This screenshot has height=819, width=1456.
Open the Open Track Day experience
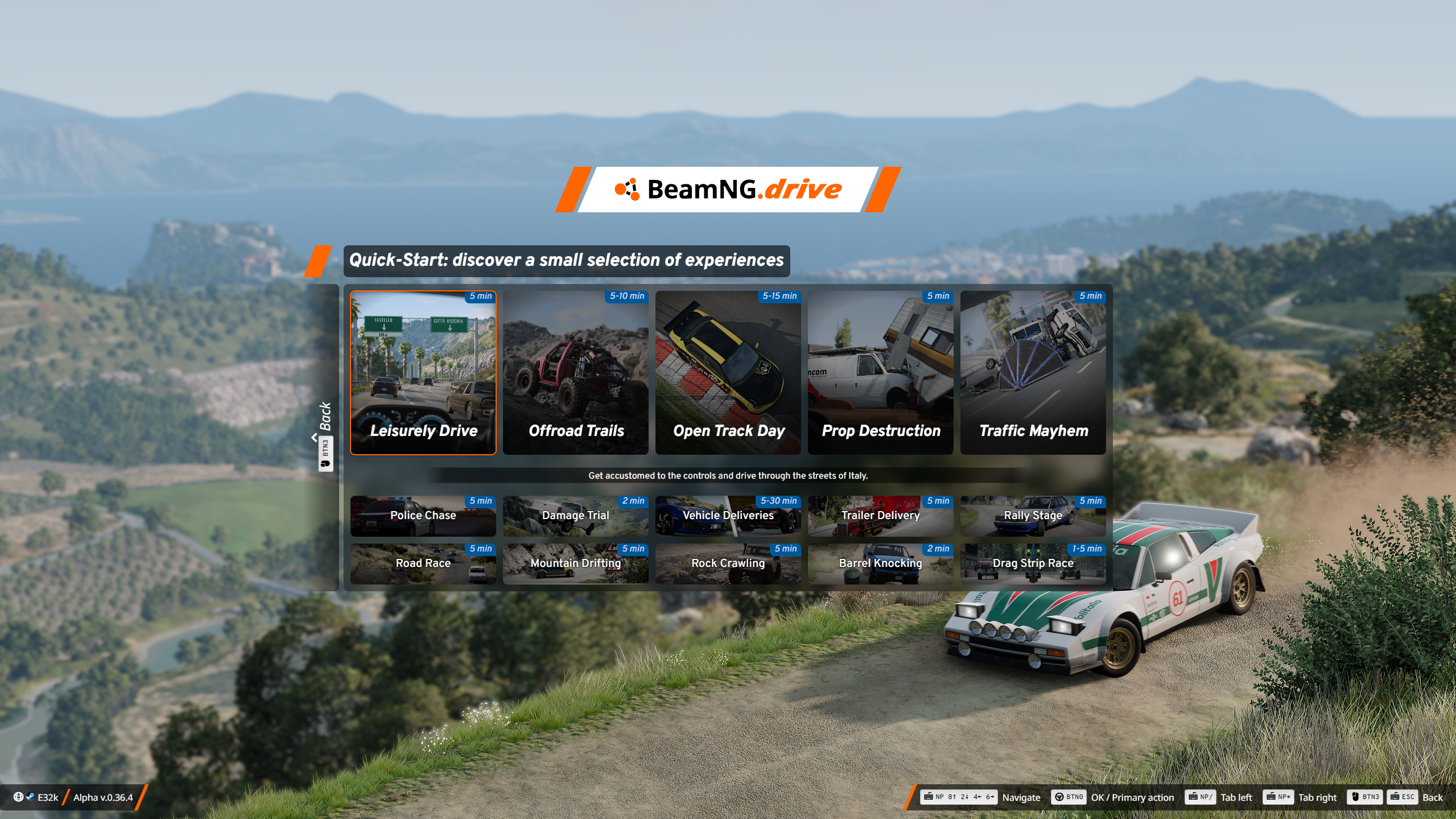tap(728, 373)
